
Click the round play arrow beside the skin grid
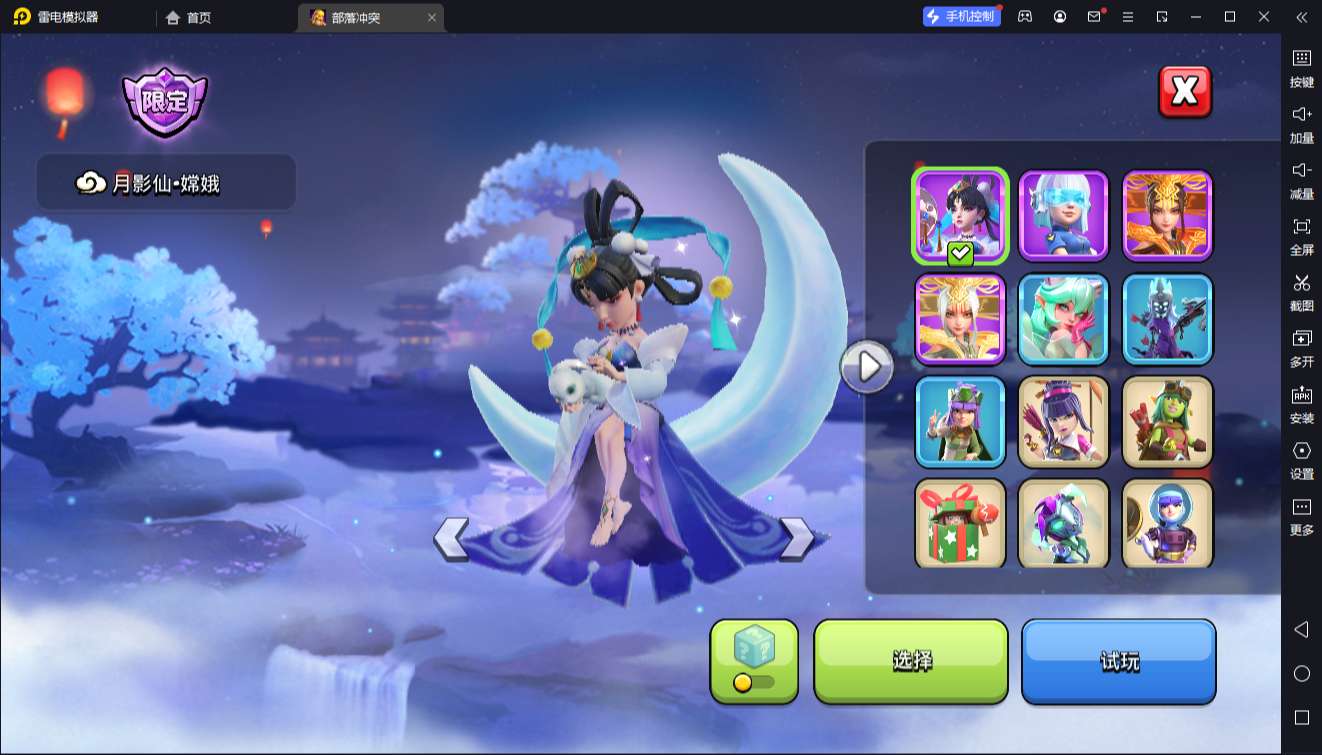click(x=866, y=367)
